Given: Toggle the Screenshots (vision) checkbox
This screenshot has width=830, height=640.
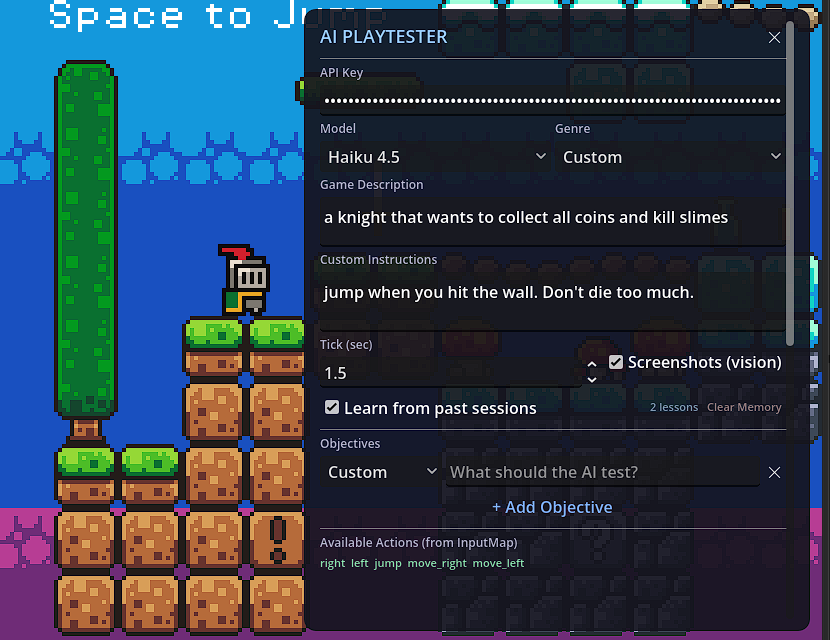Looking at the screenshot, I should 616,362.
